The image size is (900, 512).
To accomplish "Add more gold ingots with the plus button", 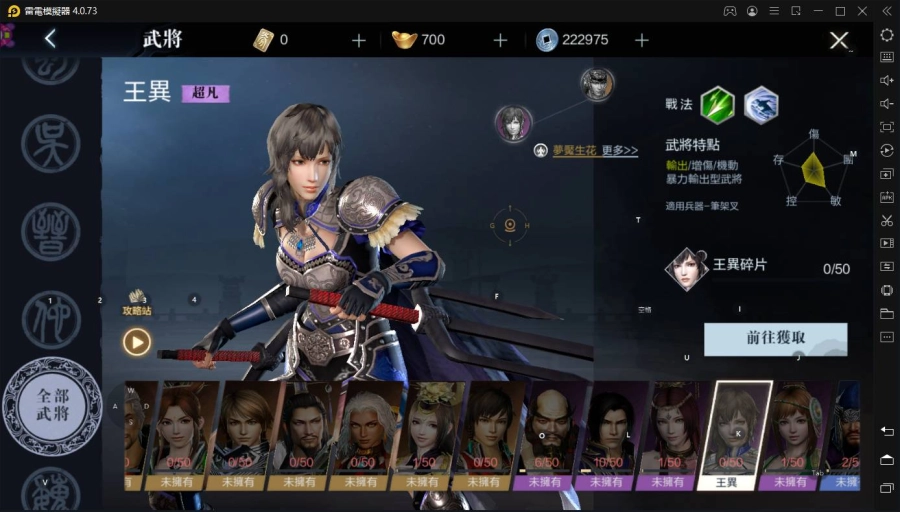I will (501, 40).
